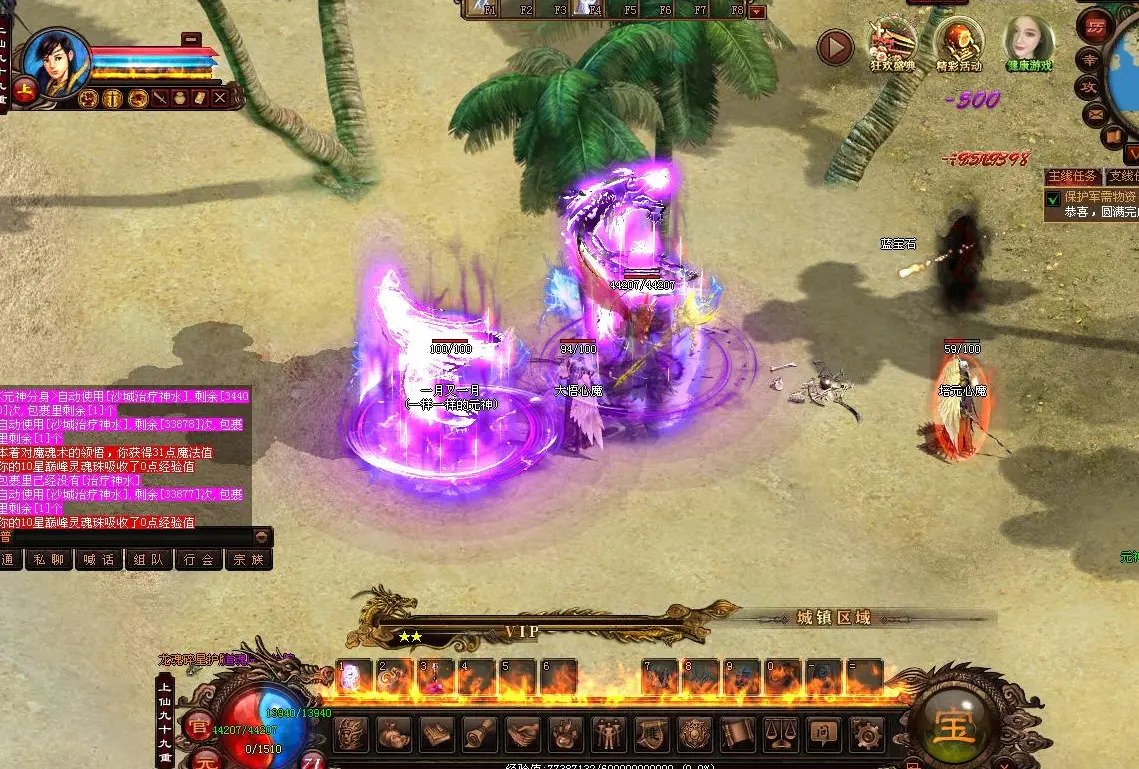
Task: Click the round play arrow button
Action: click(x=835, y=47)
